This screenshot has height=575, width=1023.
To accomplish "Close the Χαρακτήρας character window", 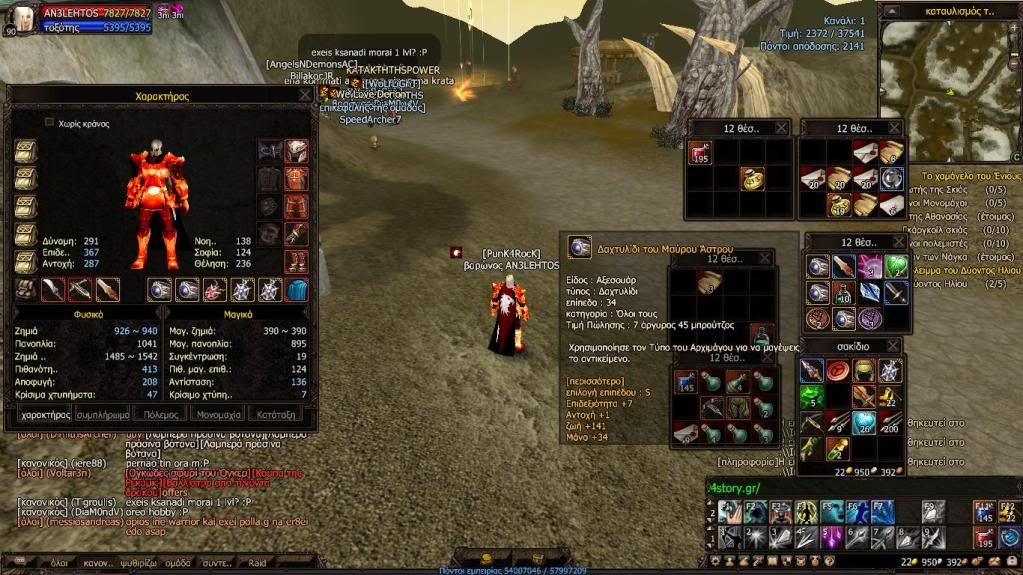I will (304, 96).
